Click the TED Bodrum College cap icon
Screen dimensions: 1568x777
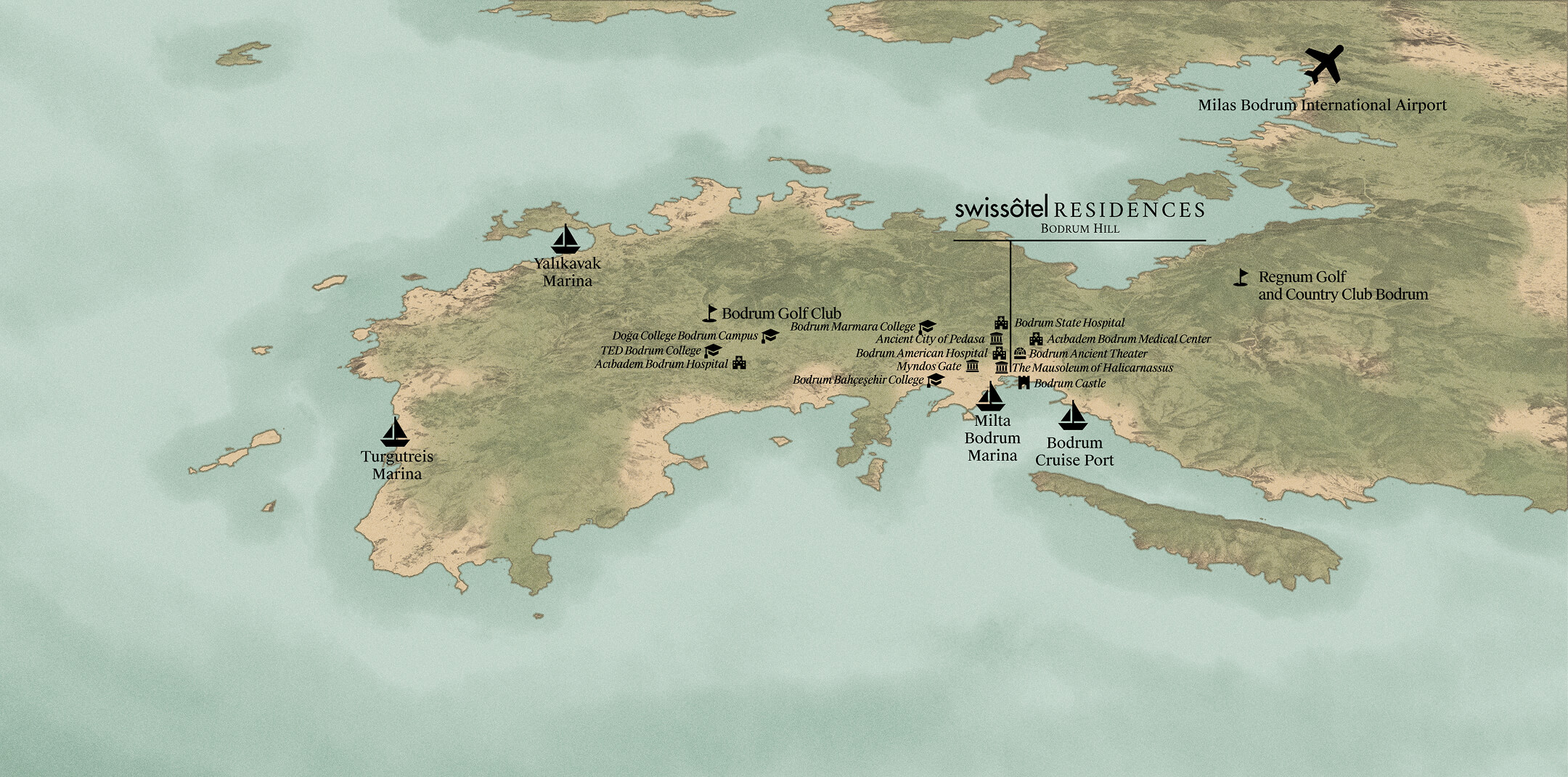tap(713, 350)
